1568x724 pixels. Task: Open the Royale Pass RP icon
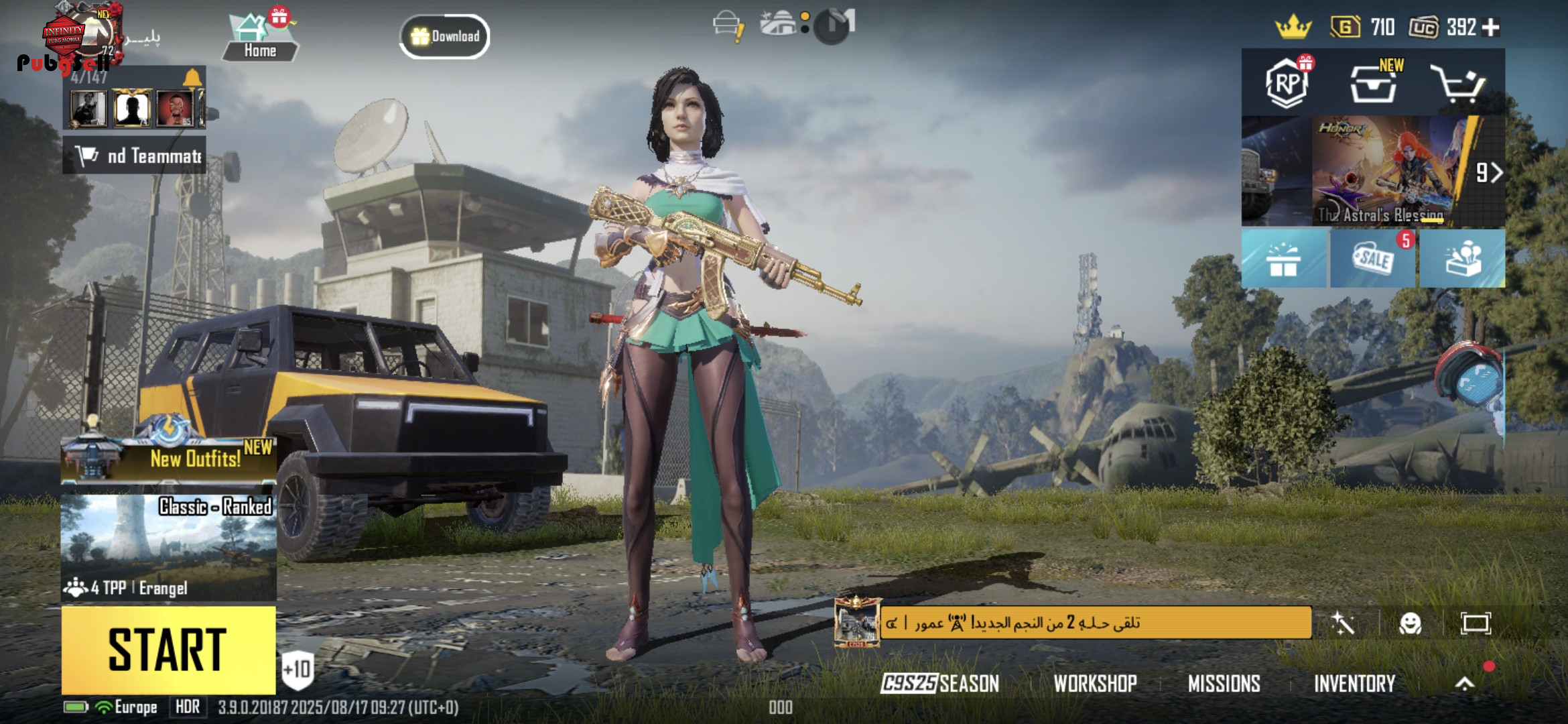(1287, 83)
